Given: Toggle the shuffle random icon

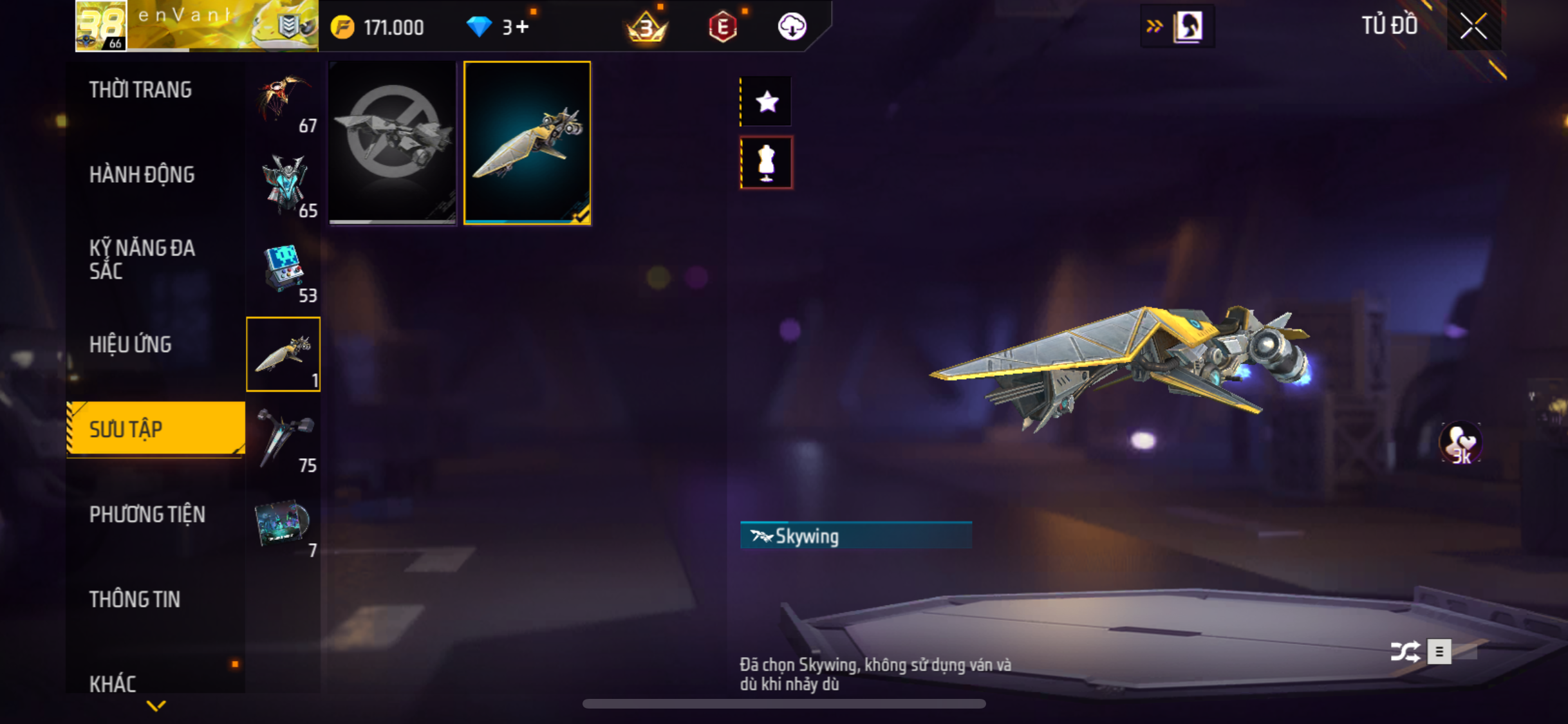Looking at the screenshot, I should 1405,652.
